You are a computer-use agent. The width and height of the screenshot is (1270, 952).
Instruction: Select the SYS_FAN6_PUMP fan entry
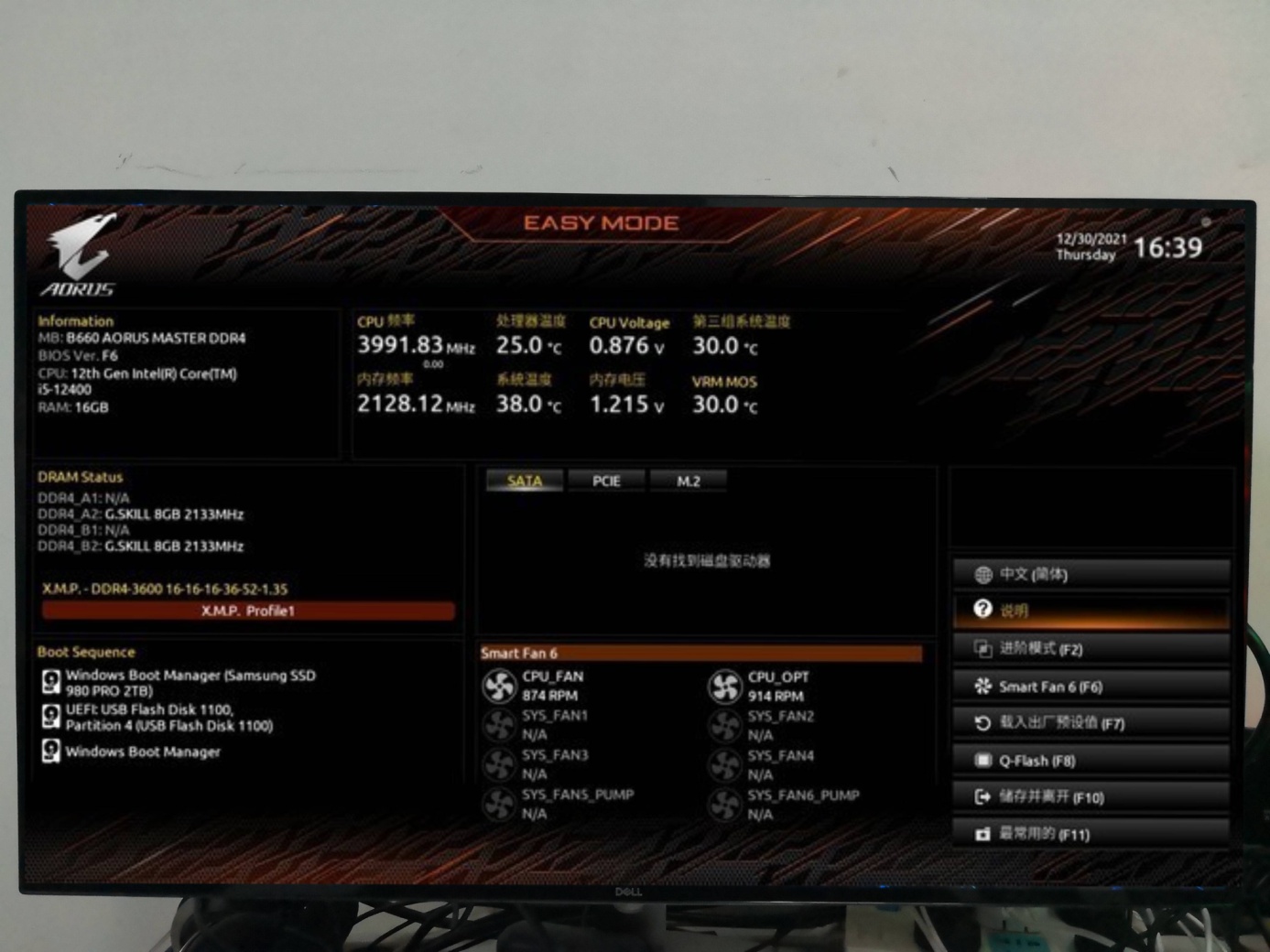coord(802,804)
